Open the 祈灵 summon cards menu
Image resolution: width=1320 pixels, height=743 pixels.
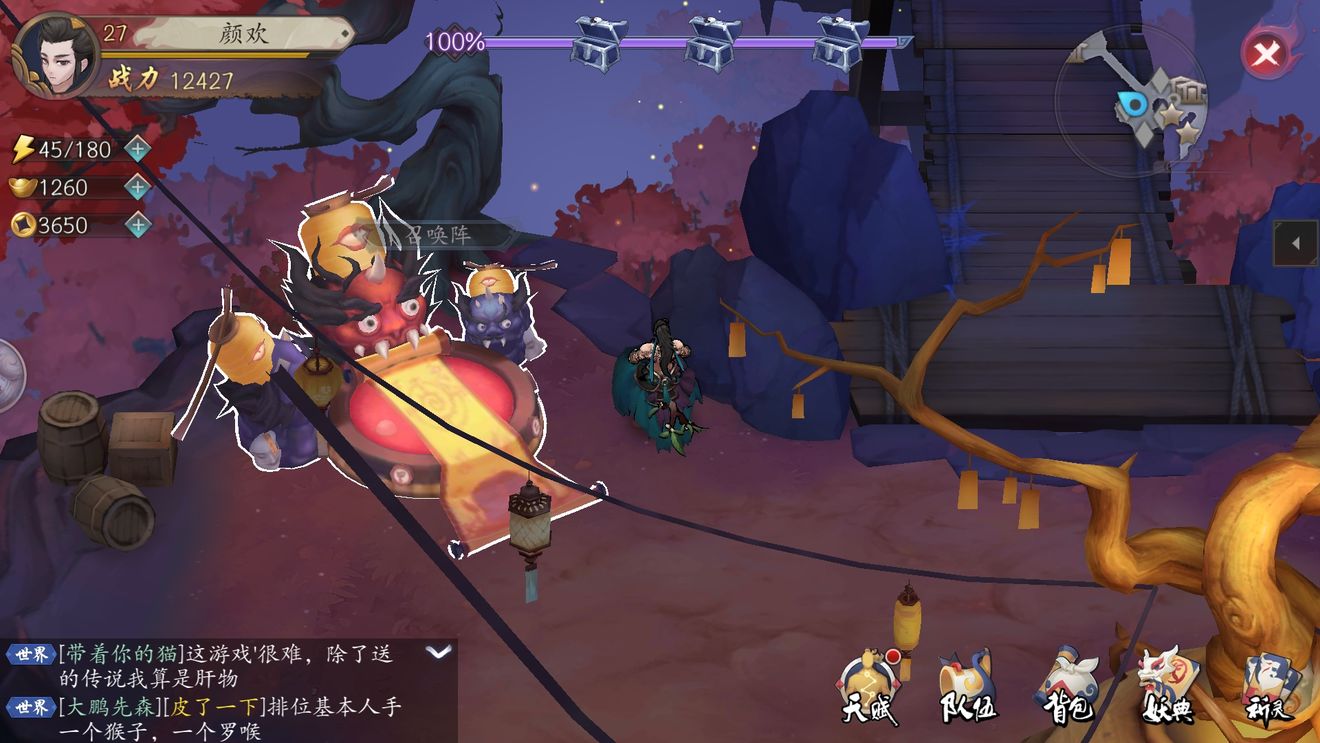(1270, 688)
